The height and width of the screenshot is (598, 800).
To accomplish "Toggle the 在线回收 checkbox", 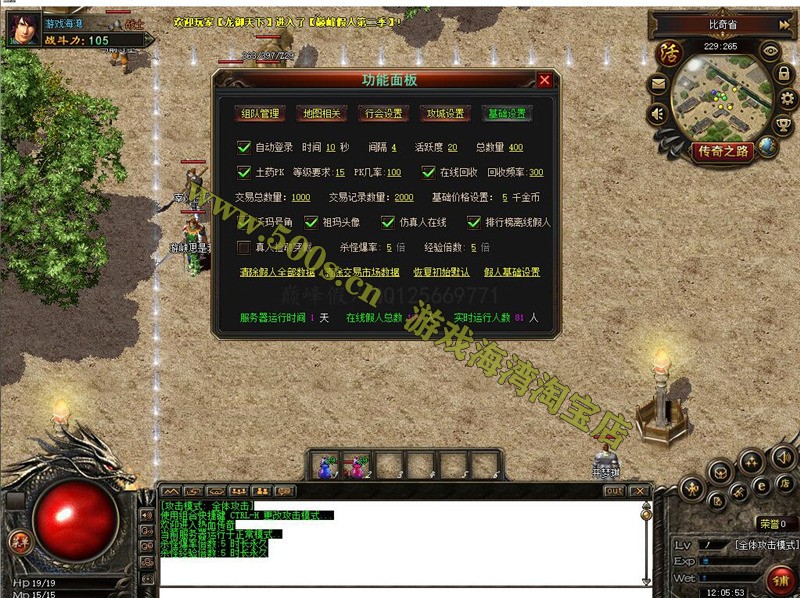I will (429, 172).
